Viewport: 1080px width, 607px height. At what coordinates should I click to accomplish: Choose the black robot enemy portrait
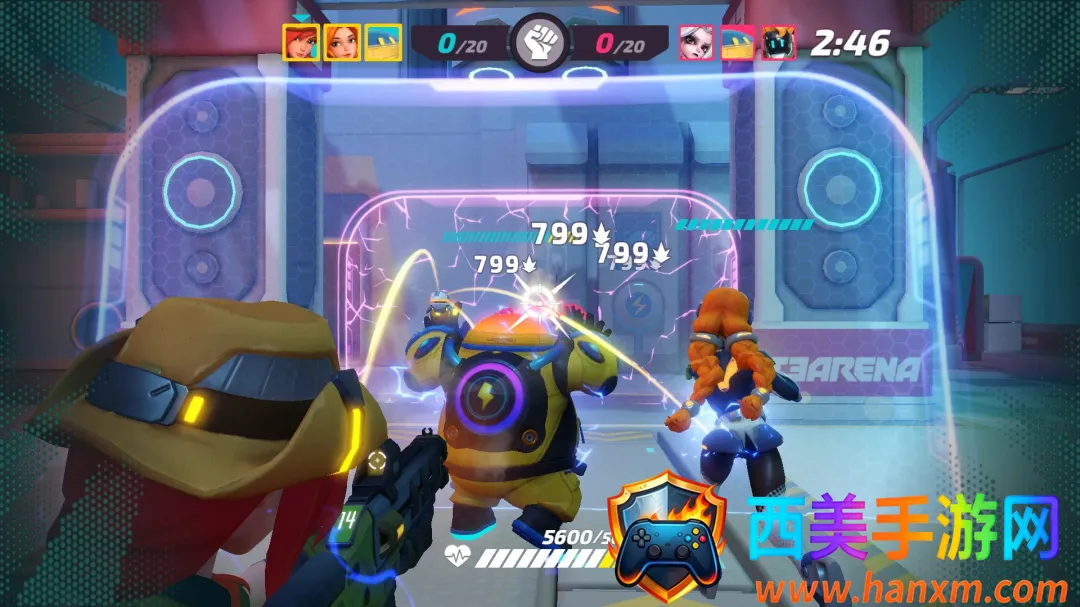(779, 43)
